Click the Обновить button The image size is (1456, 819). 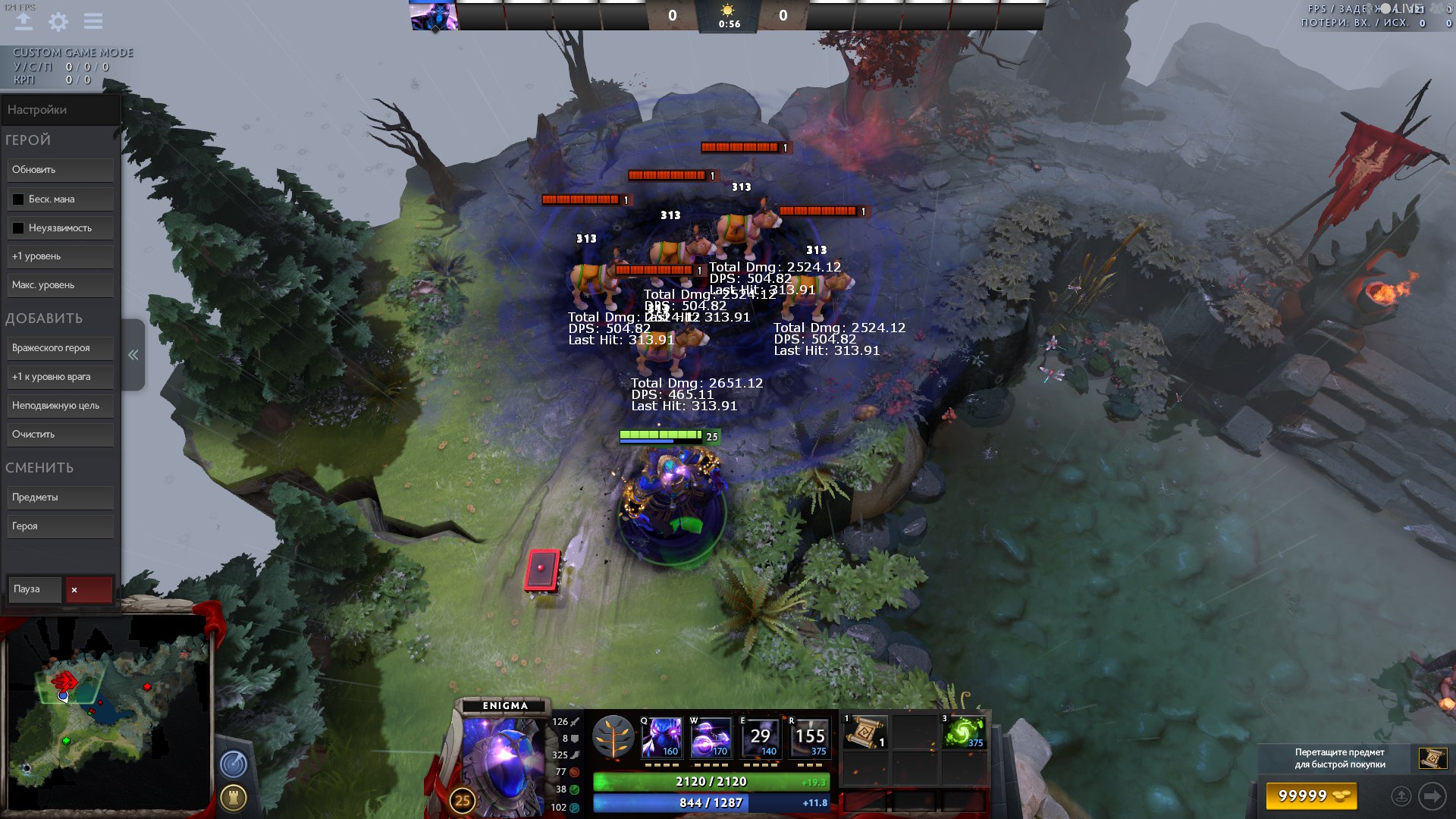tap(61, 170)
